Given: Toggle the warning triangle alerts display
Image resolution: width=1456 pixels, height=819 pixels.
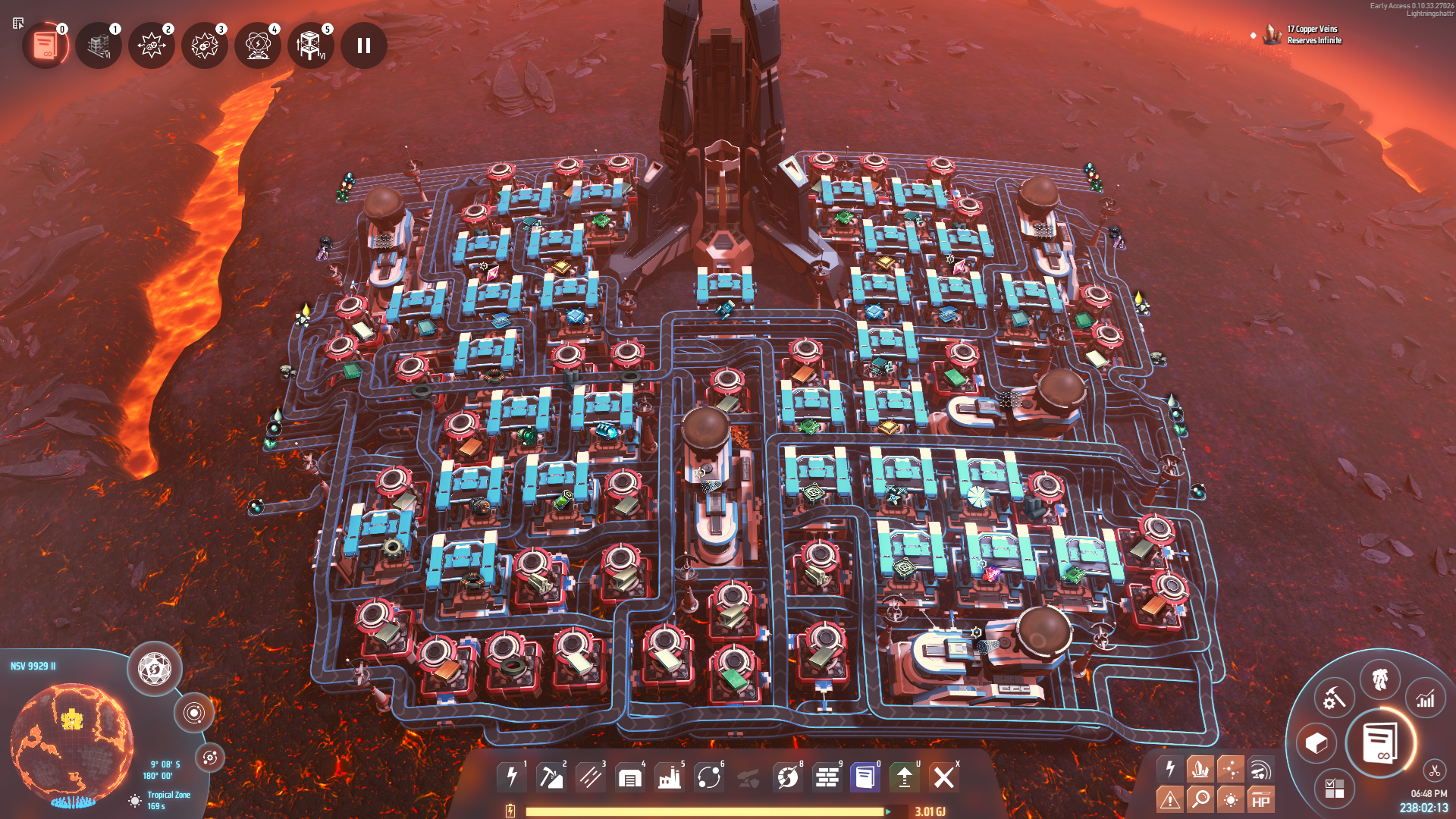Looking at the screenshot, I should pos(1170,799).
